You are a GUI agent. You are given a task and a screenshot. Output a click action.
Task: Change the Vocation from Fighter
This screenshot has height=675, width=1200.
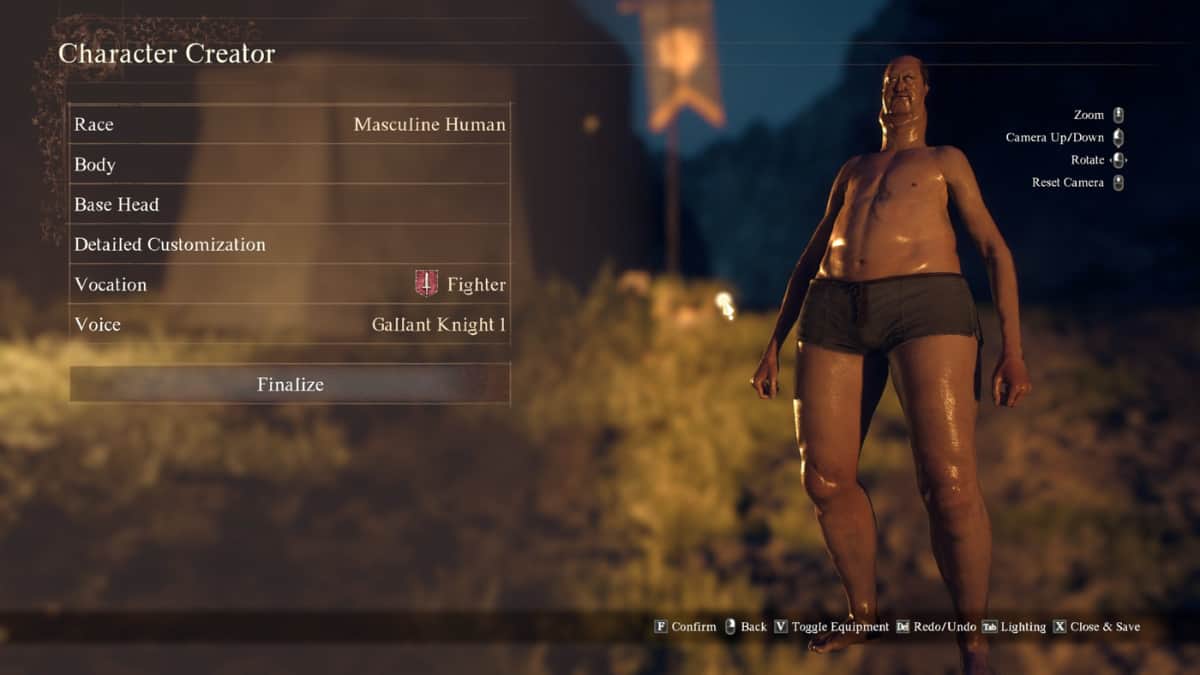(290, 285)
